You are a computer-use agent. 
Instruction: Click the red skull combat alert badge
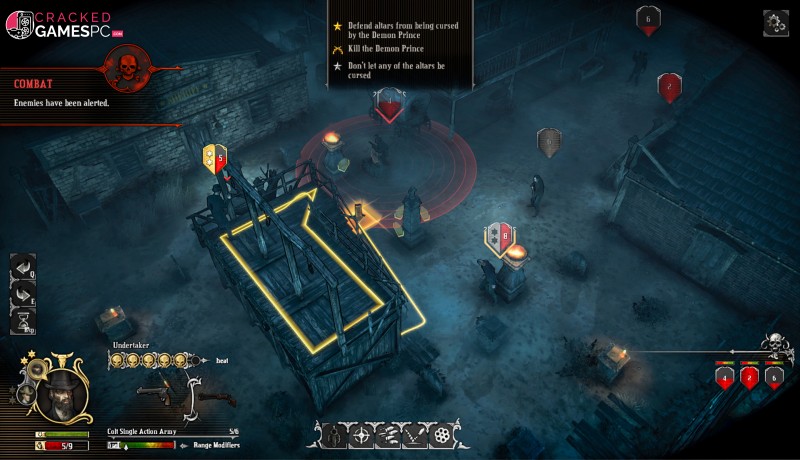[127, 68]
